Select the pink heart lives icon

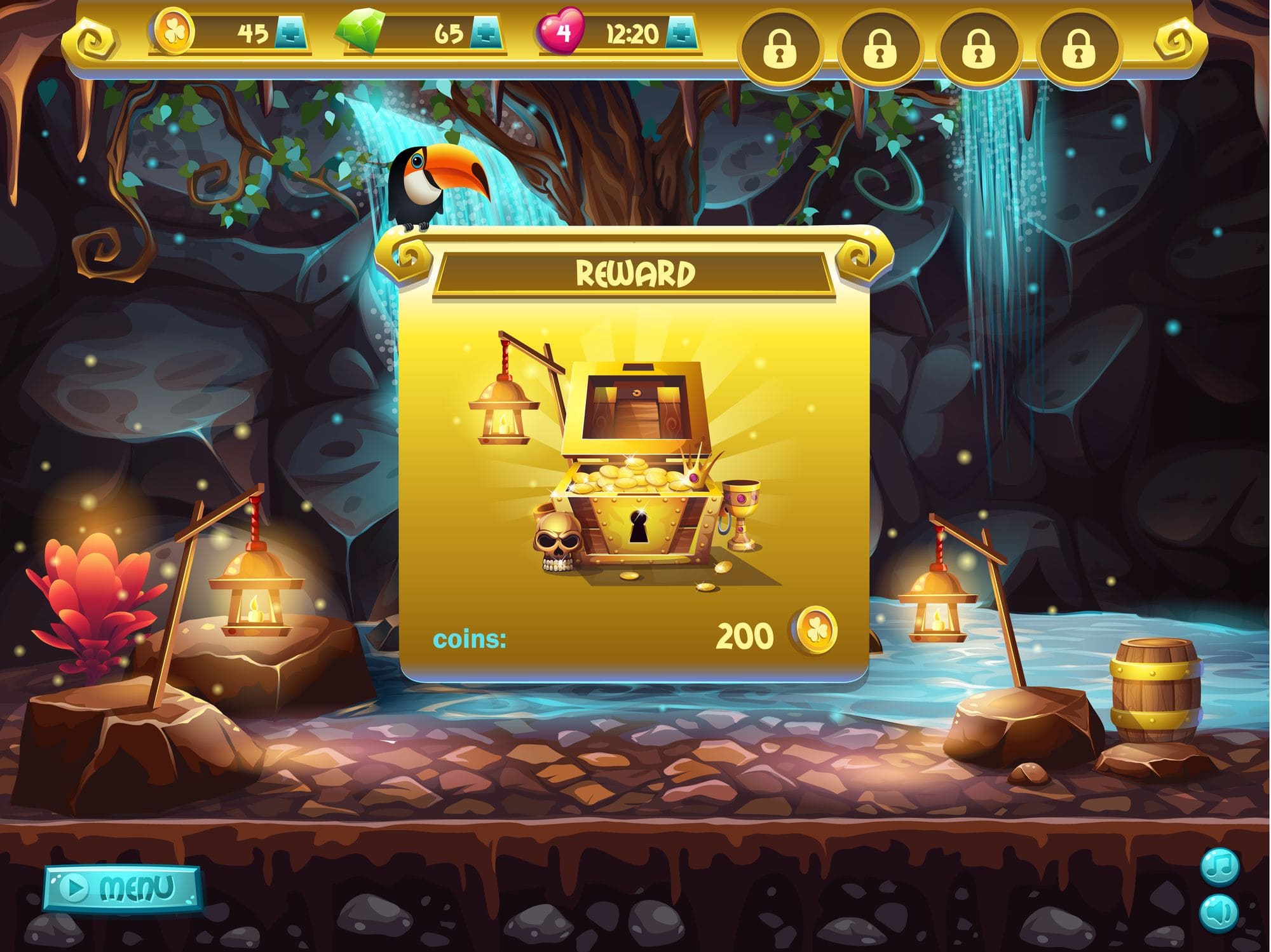561,32
